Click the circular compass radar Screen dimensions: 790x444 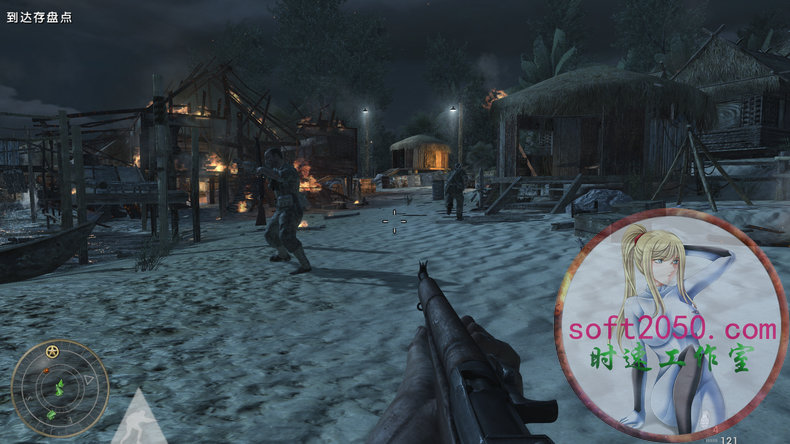tap(59, 388)
